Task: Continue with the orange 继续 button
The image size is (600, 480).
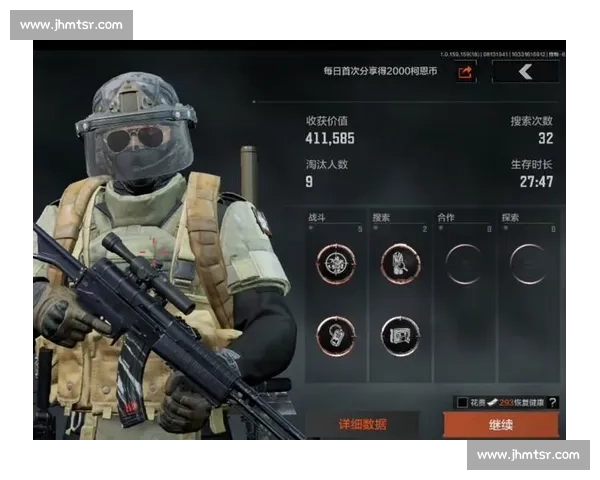Action: pos(501,424)
